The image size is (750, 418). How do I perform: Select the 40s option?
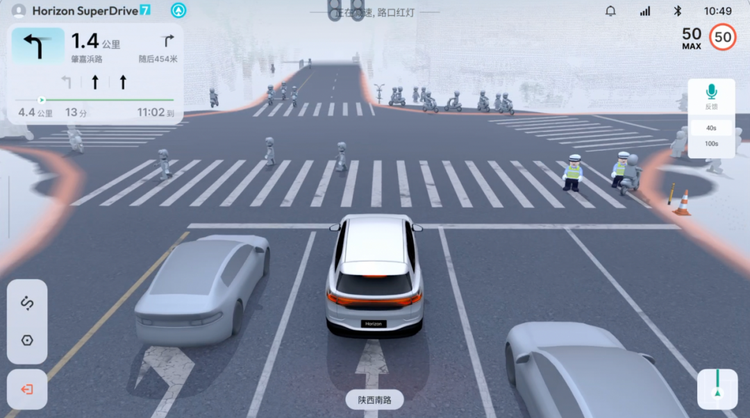711,128
